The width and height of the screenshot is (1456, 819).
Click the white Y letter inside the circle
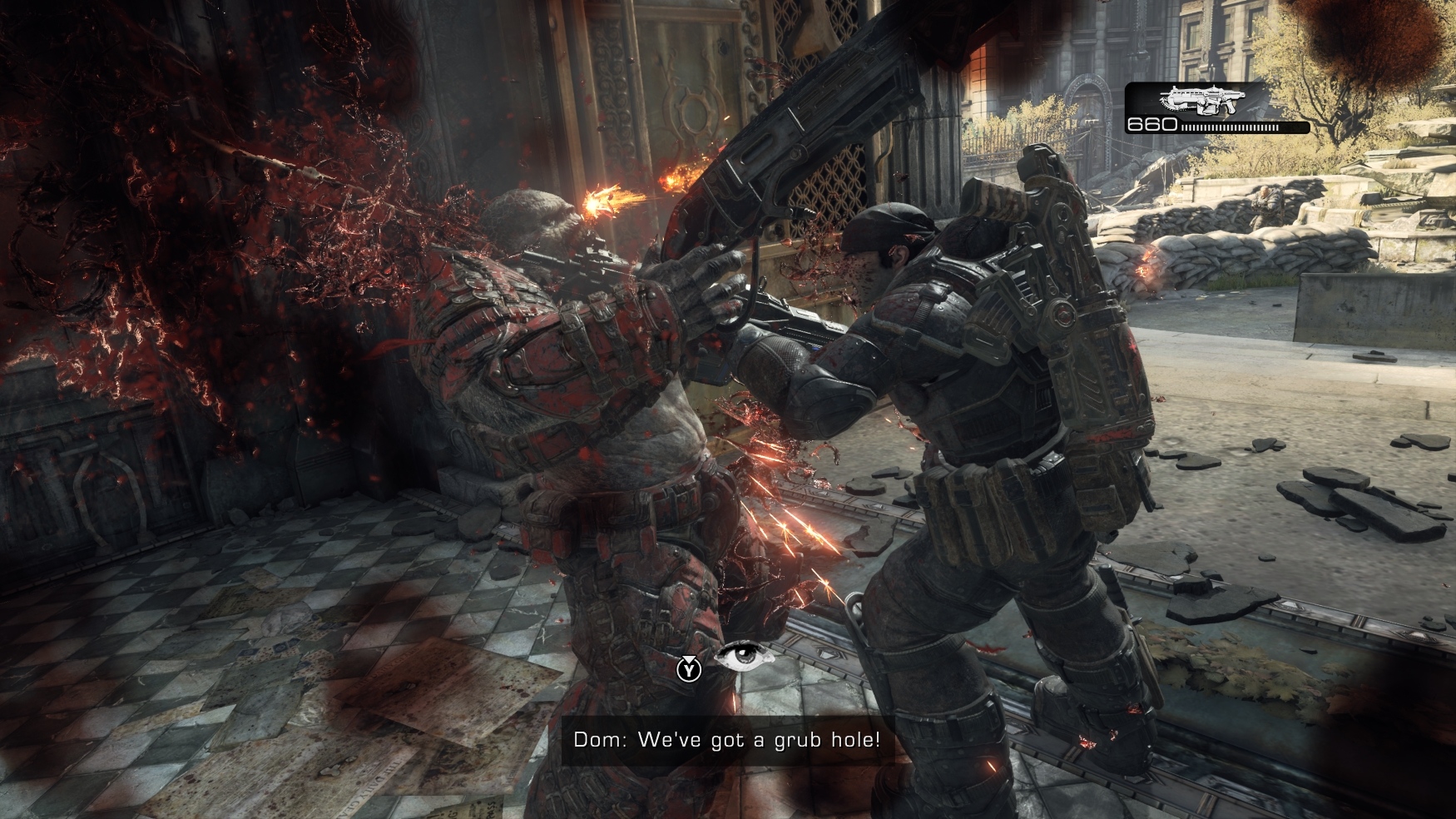point(689,673)
